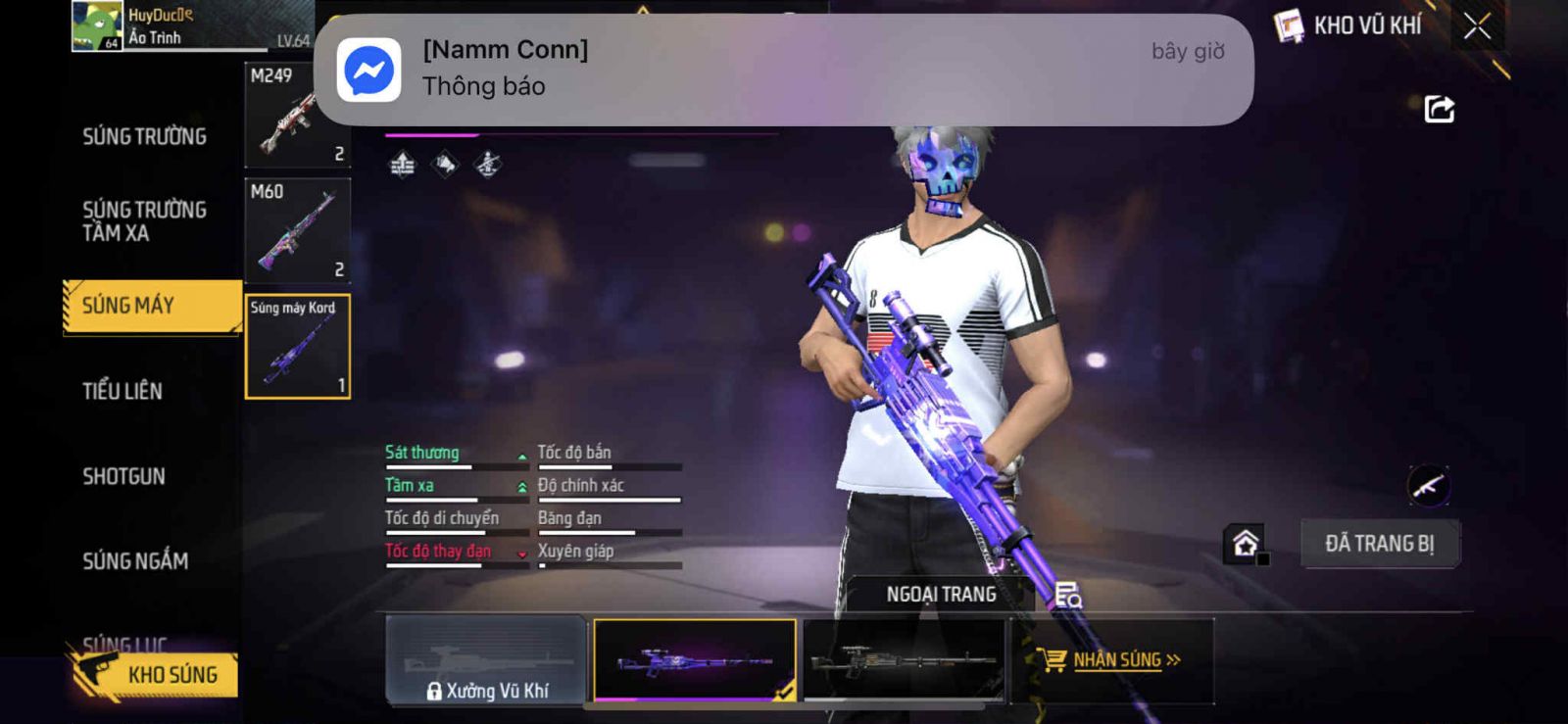This screenshot has width=1568, height=724.
Task: Select the SÚNG MÁY category tab
Action: pyautogui.click(x=150, y=307)
